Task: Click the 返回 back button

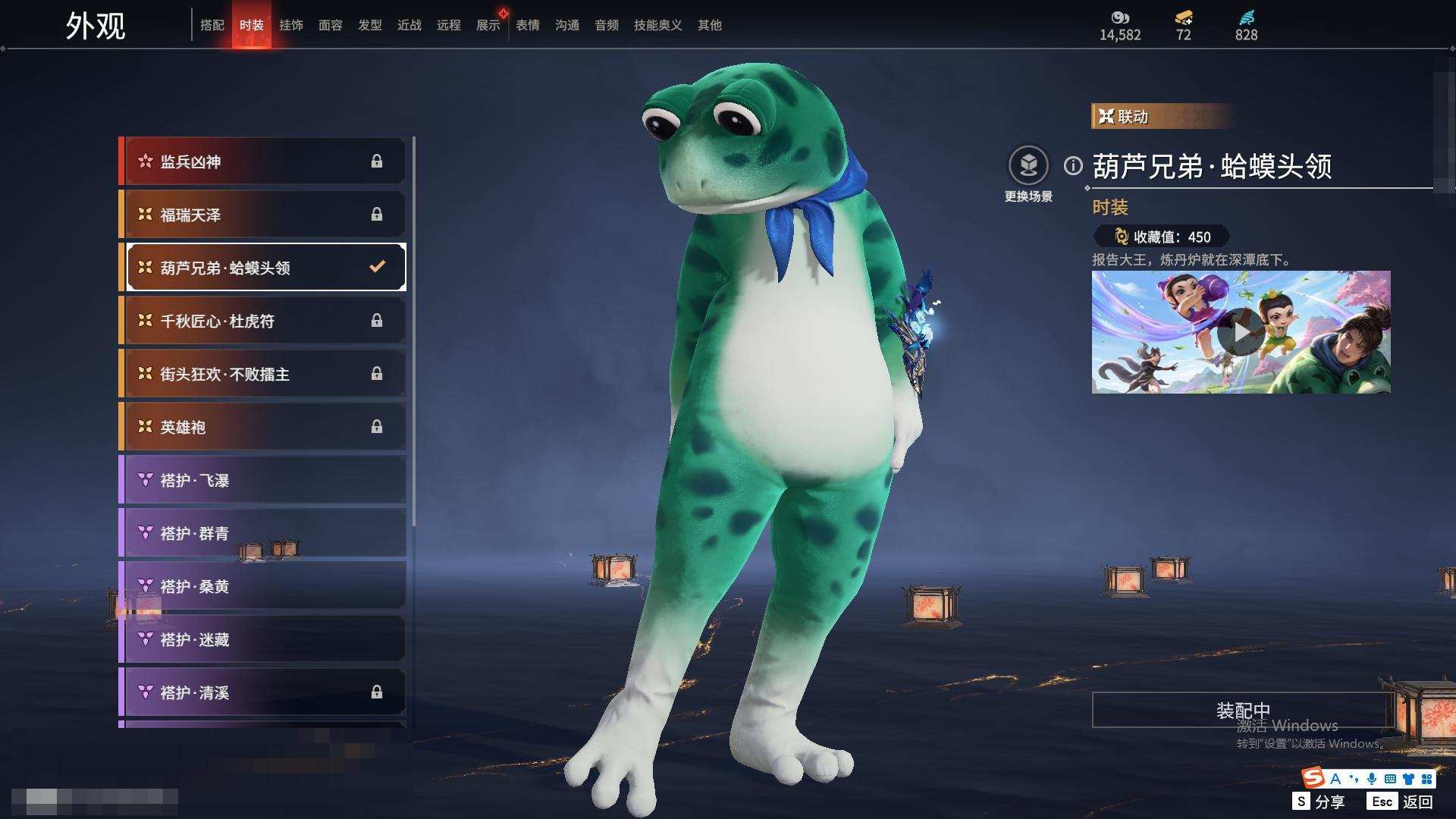Action: pos(1417,802)
